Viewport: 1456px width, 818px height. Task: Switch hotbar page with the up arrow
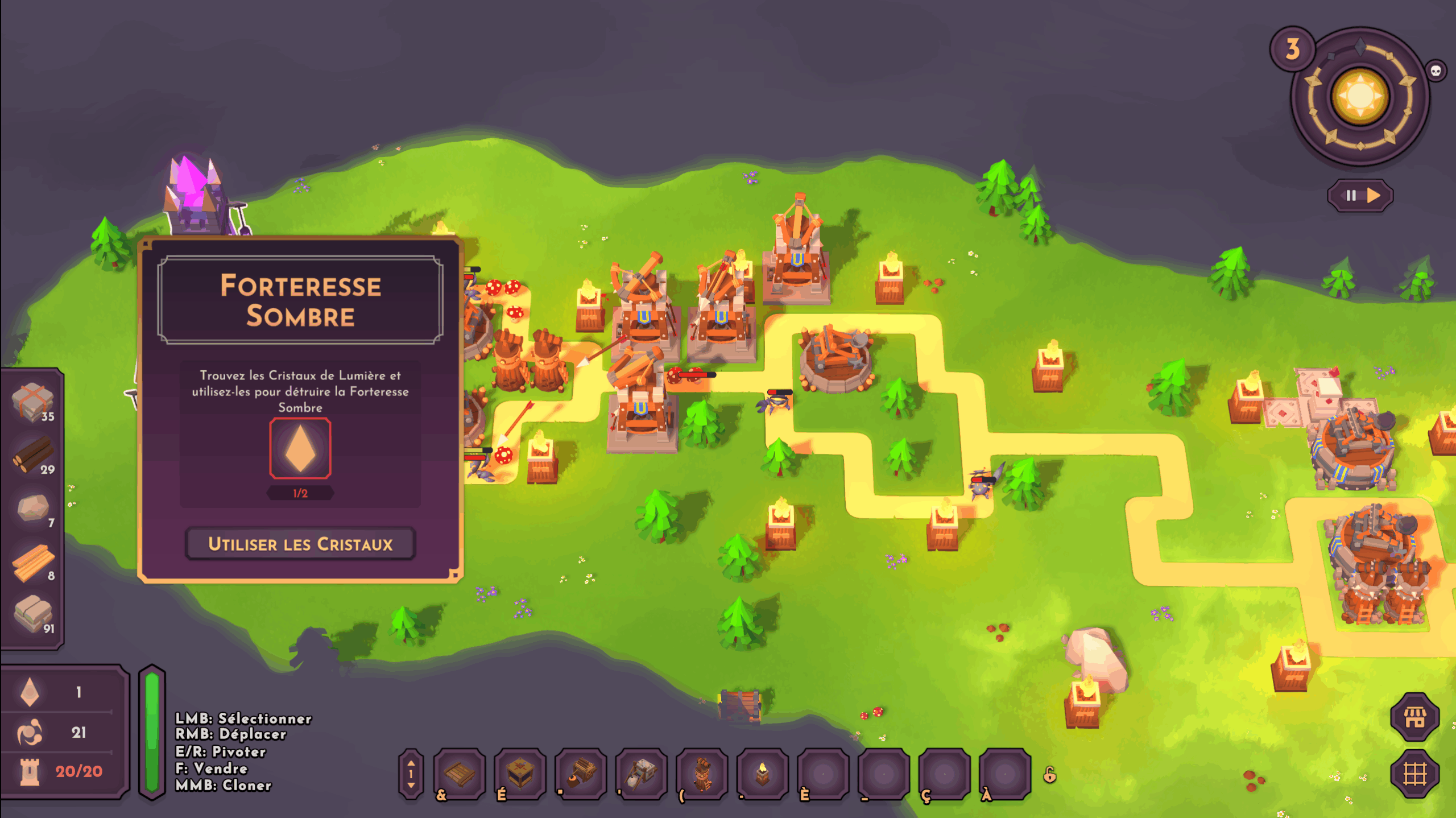[411, 763]
